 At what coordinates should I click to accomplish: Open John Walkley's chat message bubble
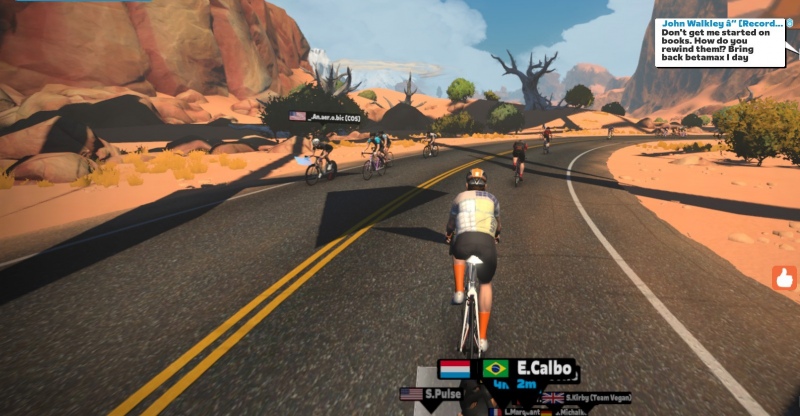pos(719,43)
